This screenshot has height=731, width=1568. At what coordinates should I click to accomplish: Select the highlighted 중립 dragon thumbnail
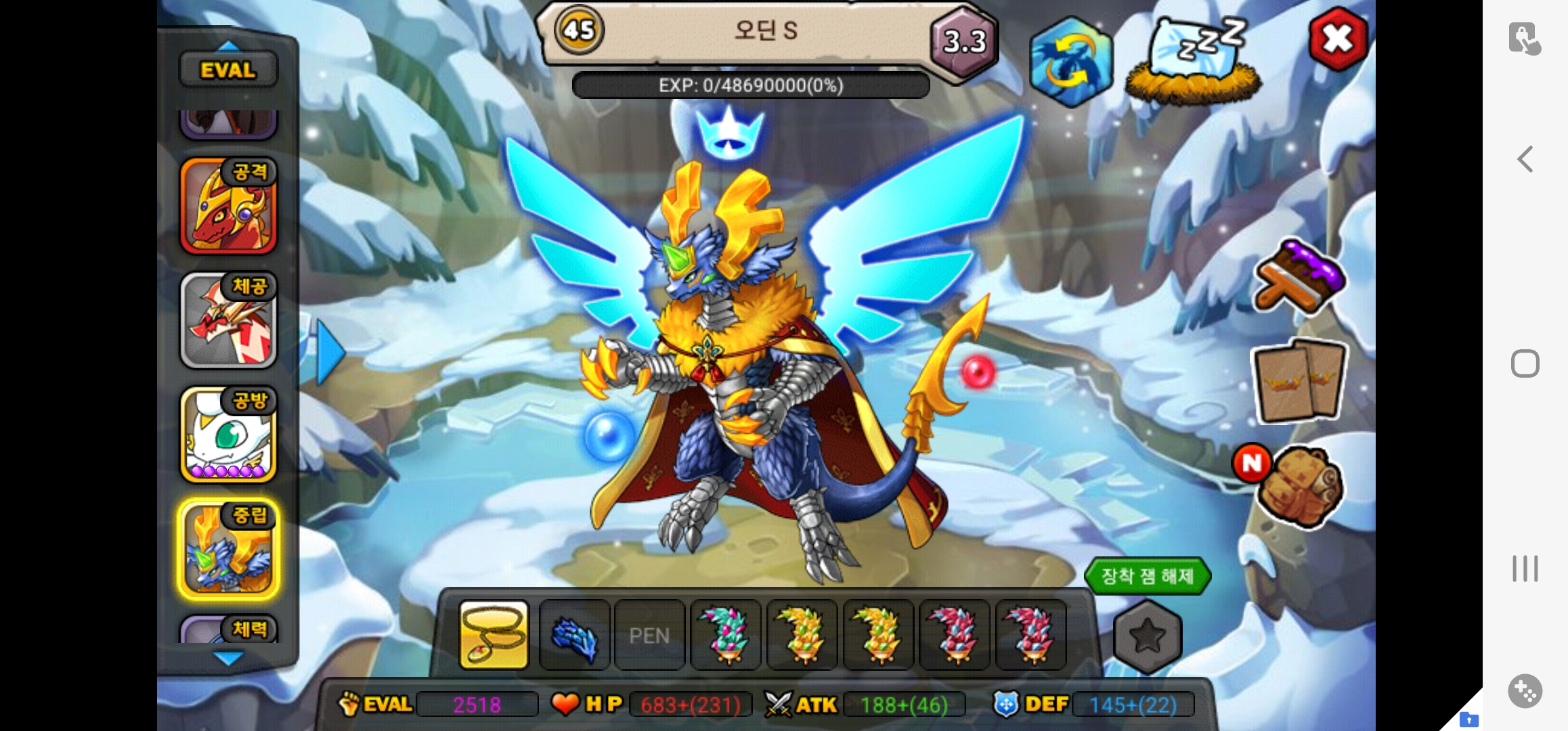tap(229, 549)
